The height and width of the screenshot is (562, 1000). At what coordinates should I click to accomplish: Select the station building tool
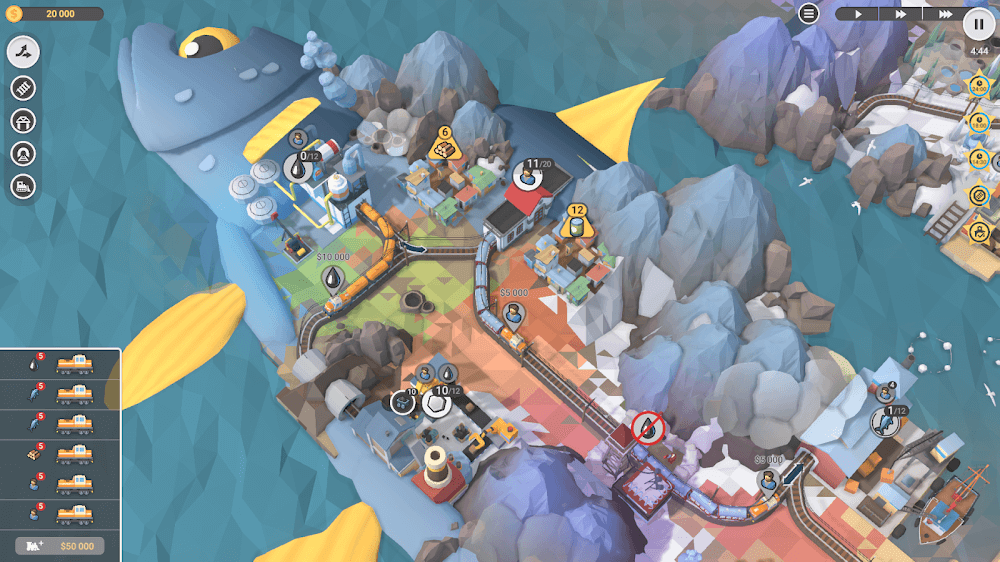24,121
